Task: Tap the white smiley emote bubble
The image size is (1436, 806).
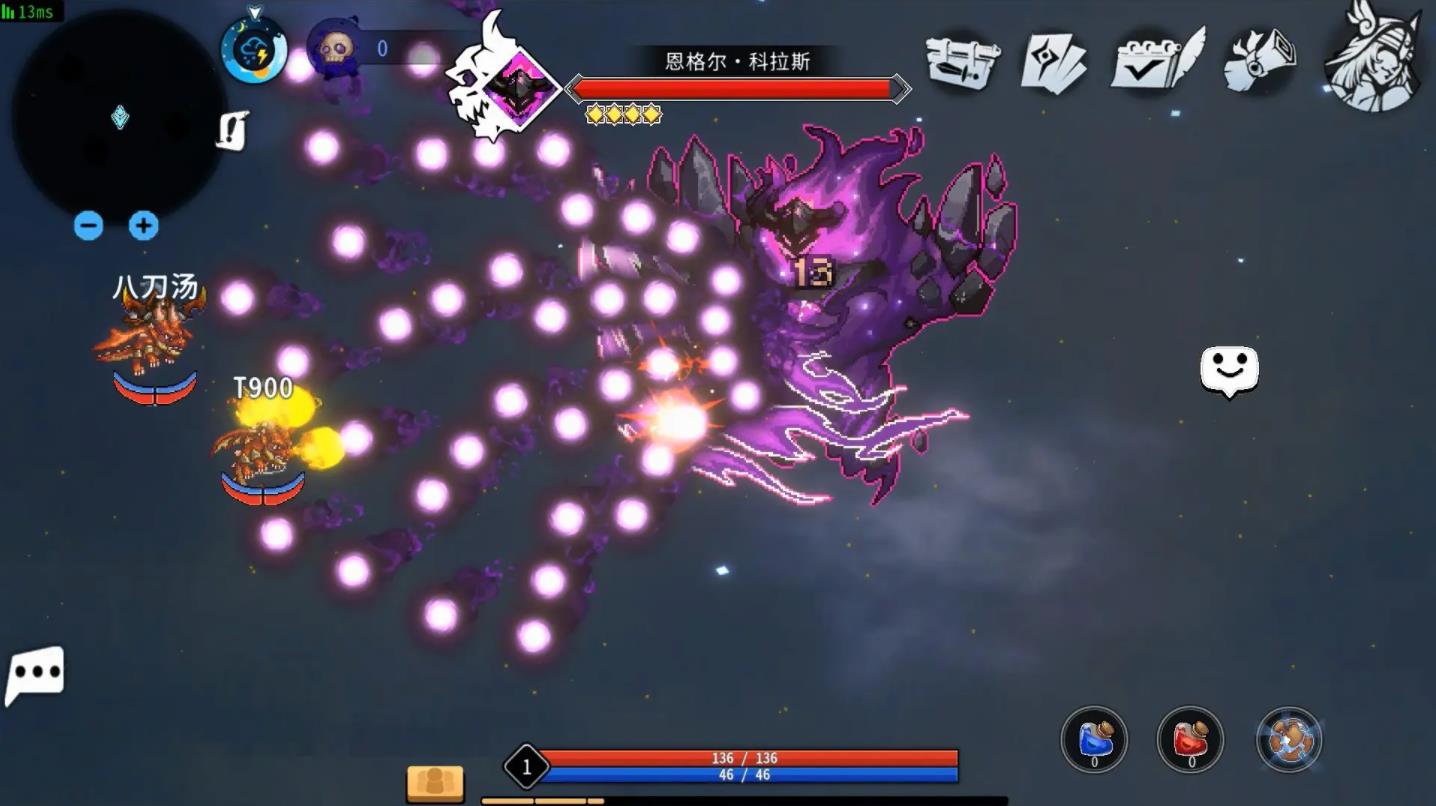Action: (x=1229, y=370)
